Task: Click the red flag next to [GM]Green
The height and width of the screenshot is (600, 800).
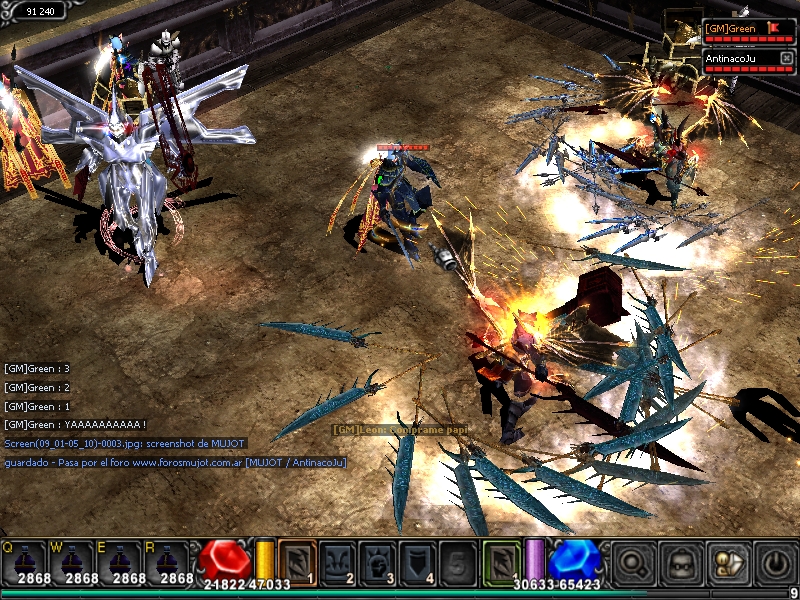Action: (x=772, y=28)
